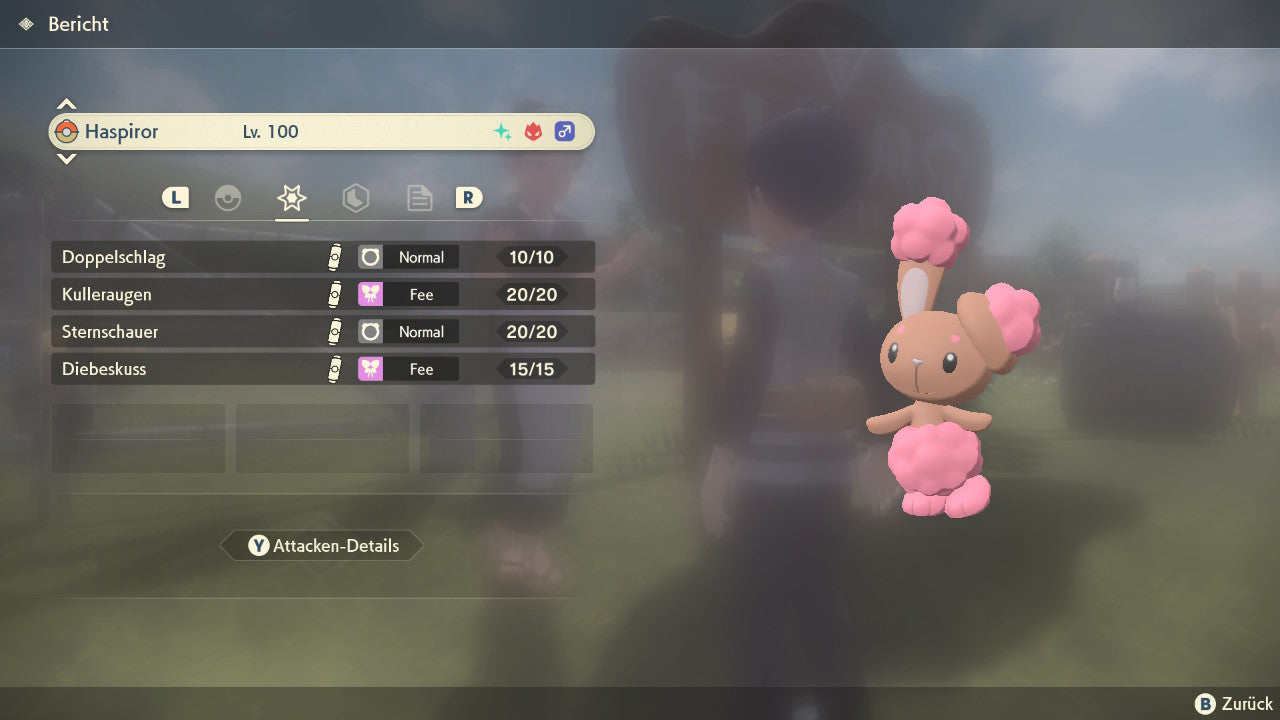
Task: Pick the Diebeskuss move row
Action: (322, 369)
